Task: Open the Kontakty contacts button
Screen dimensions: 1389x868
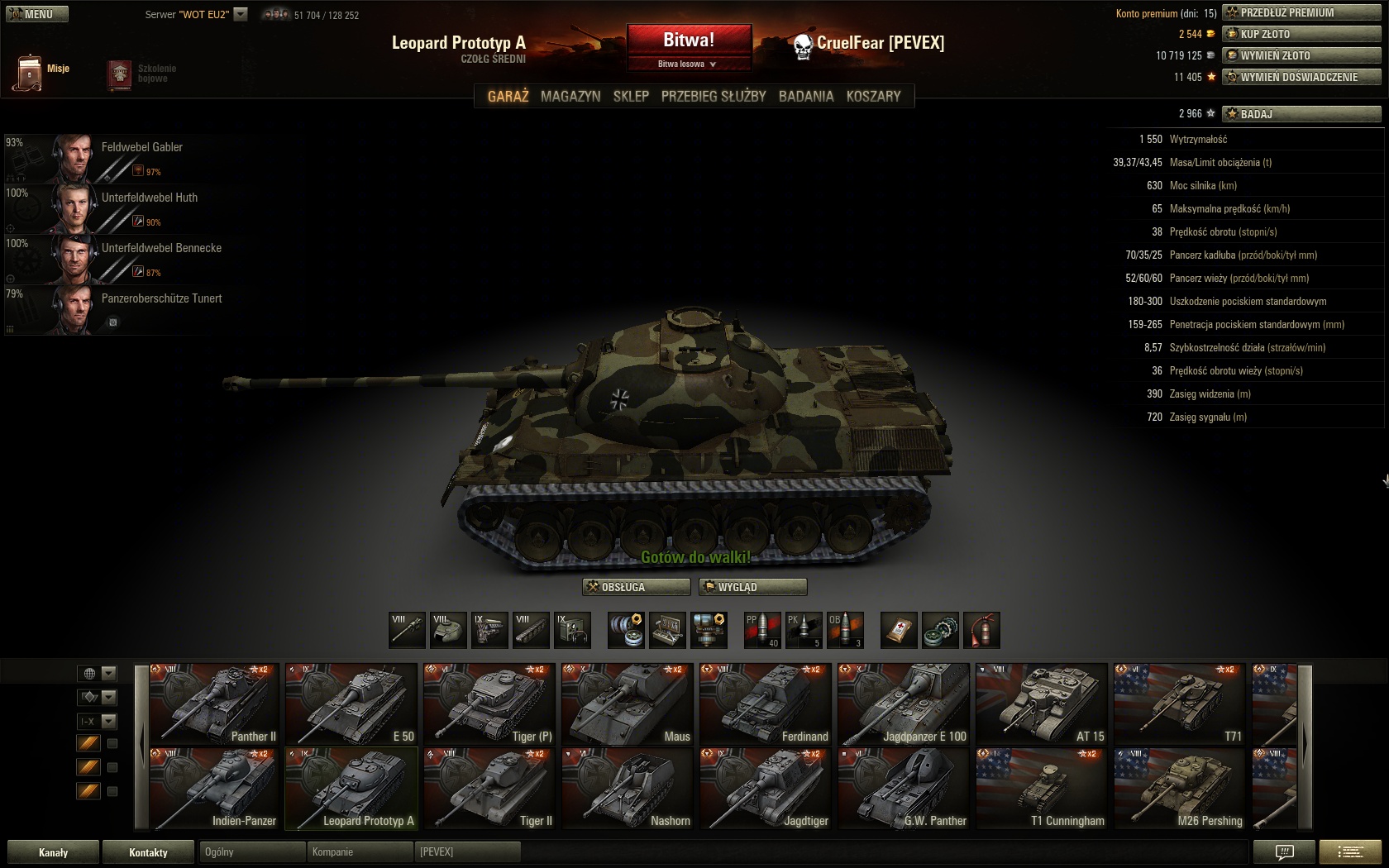Action: 148,852
